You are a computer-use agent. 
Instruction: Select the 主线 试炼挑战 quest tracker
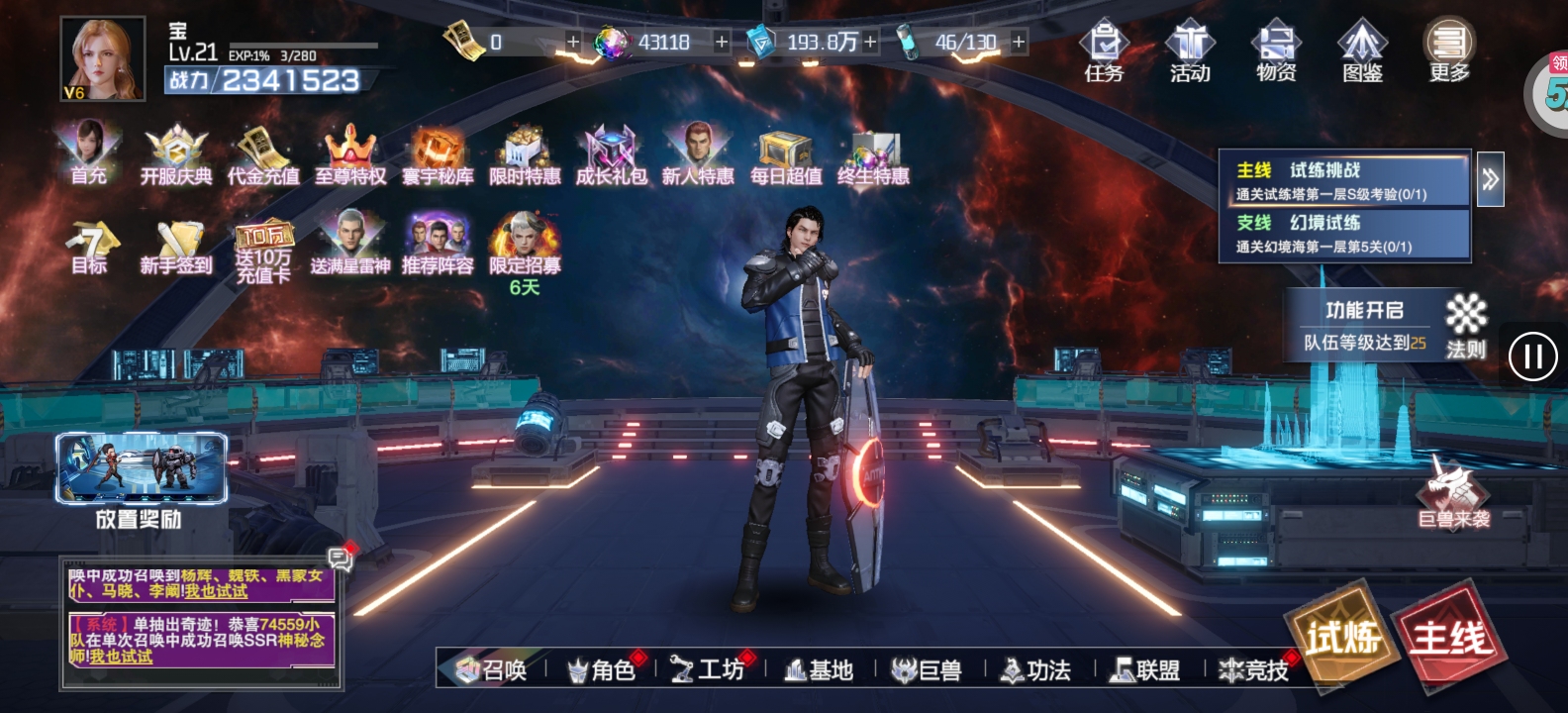pyautogui.click(x=1343, y=181)
